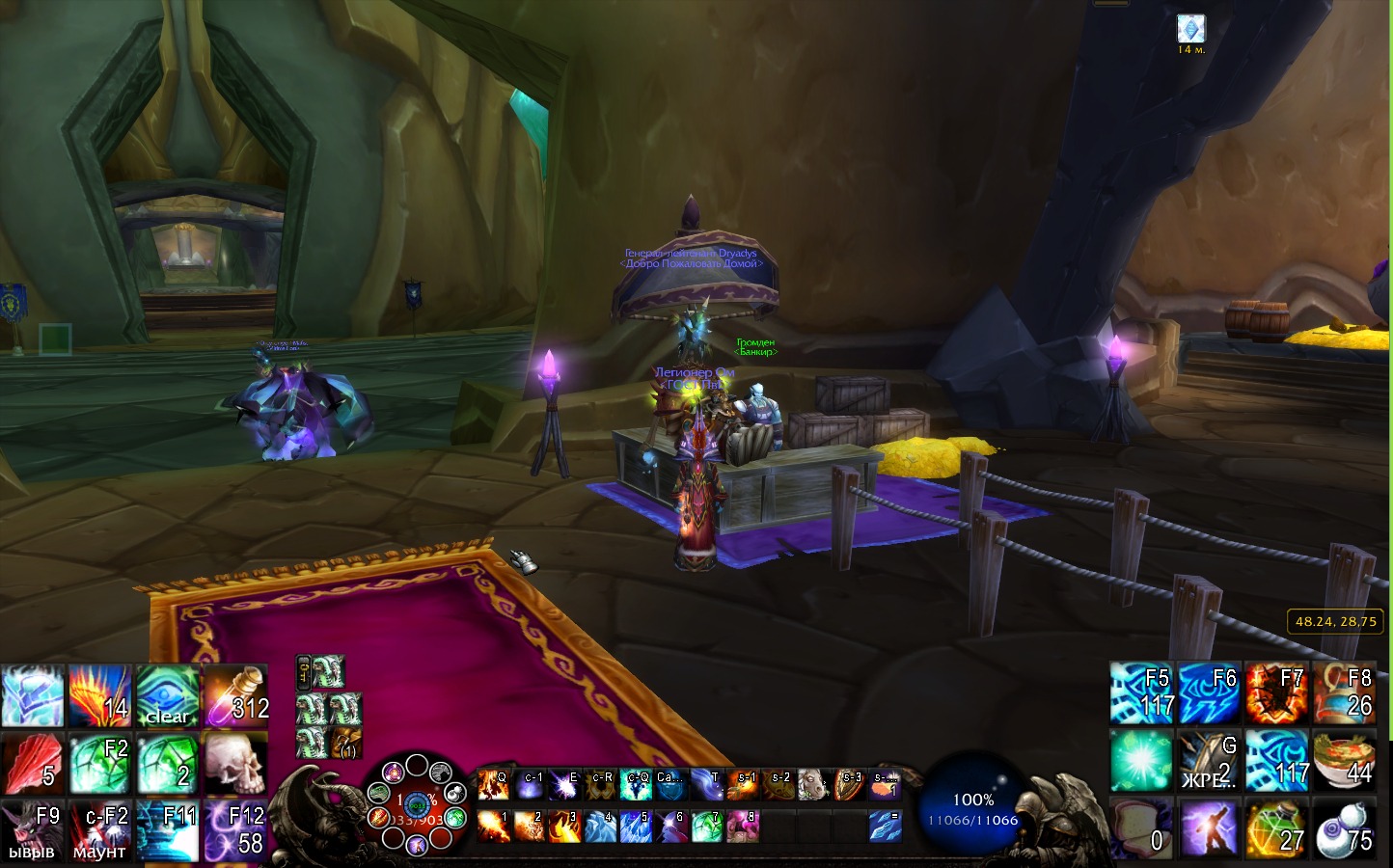Click the bread slices conjured food icon

1142,828
